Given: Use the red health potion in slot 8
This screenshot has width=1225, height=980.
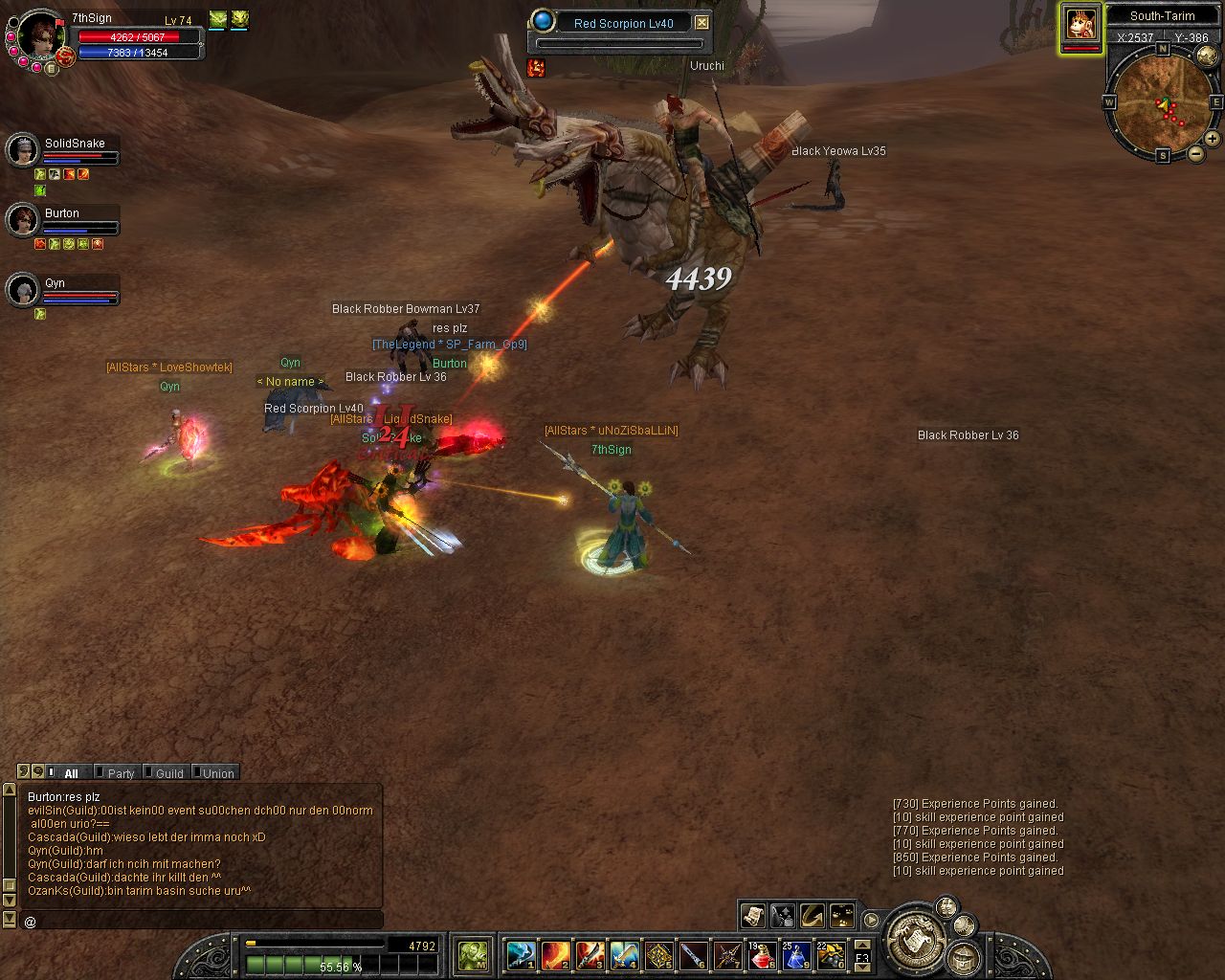Looking at the screenshot, I should [x=762, y=955].
